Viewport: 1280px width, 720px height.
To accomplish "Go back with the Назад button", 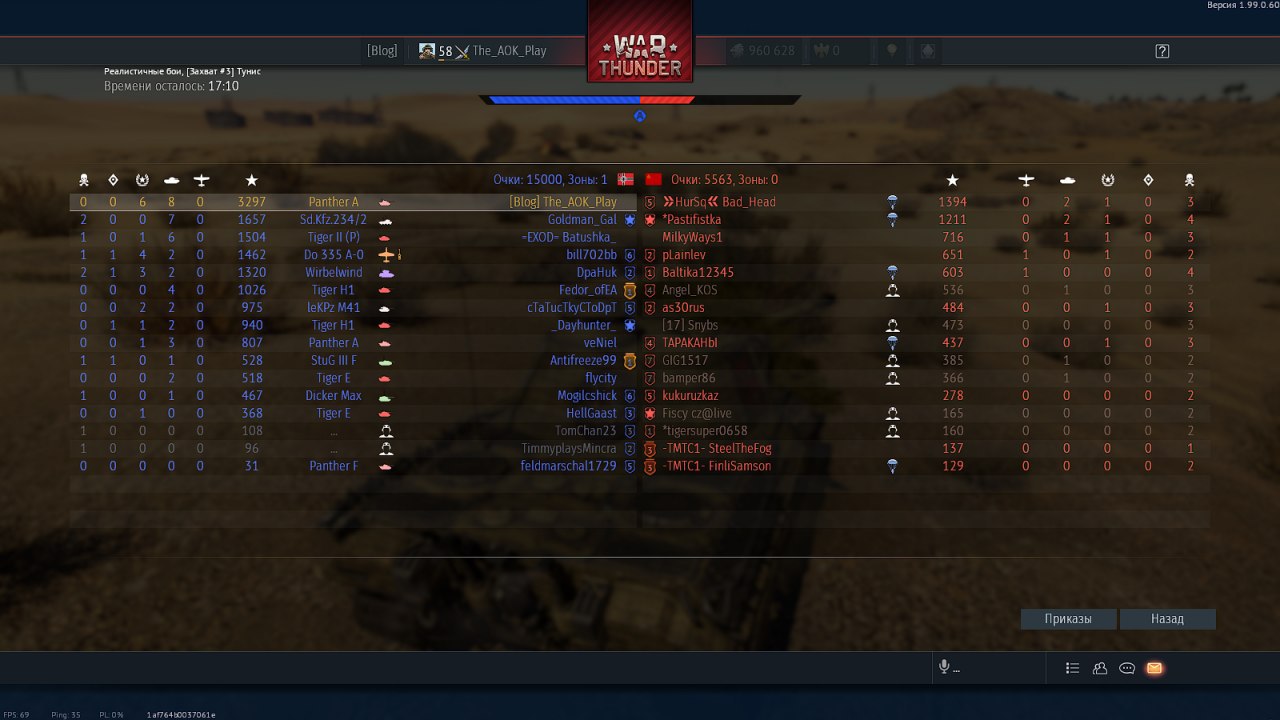I will (x=1167, y=619).
